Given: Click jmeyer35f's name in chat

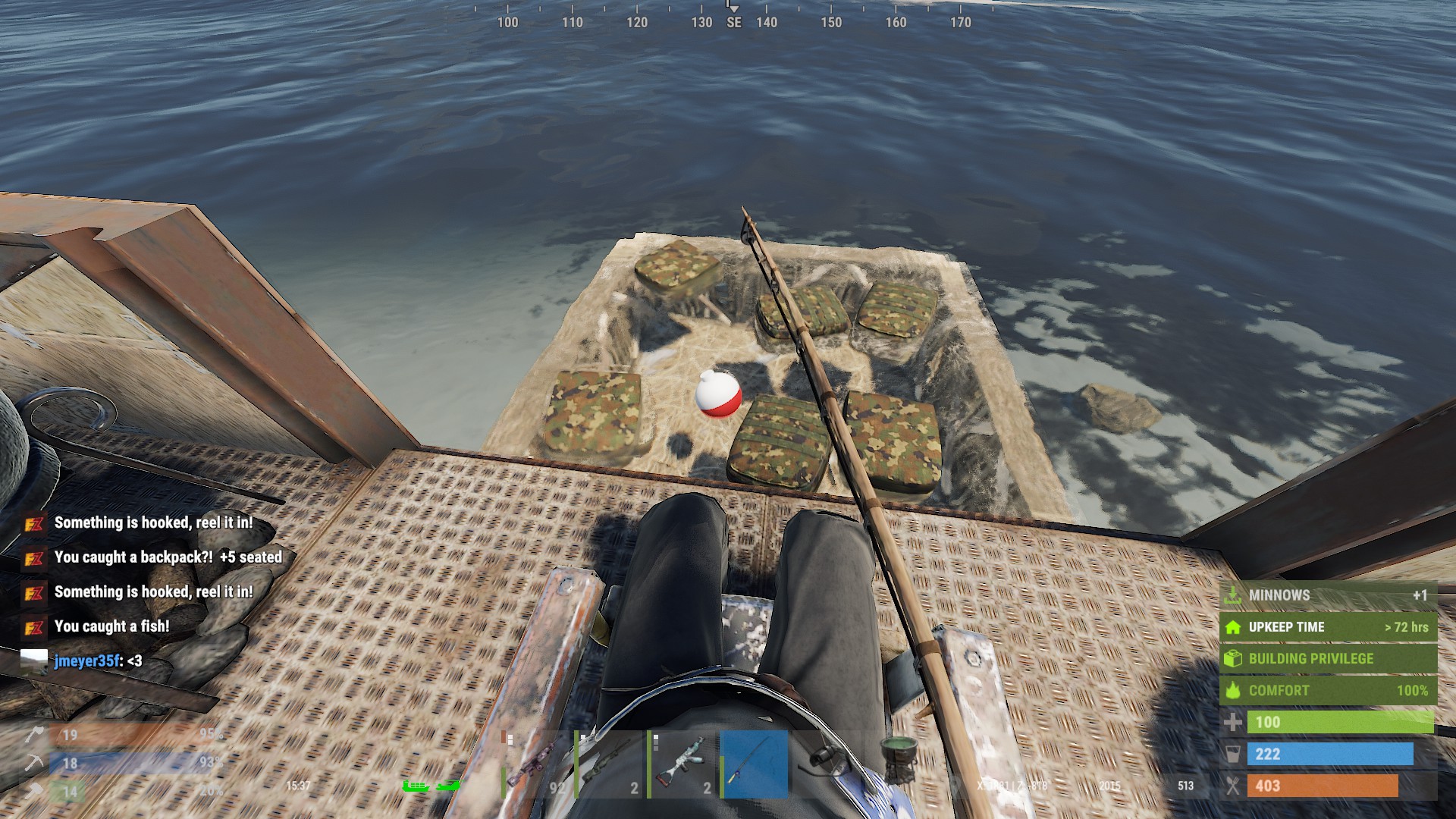Looking at the screenshot, I should pos(86,661).
